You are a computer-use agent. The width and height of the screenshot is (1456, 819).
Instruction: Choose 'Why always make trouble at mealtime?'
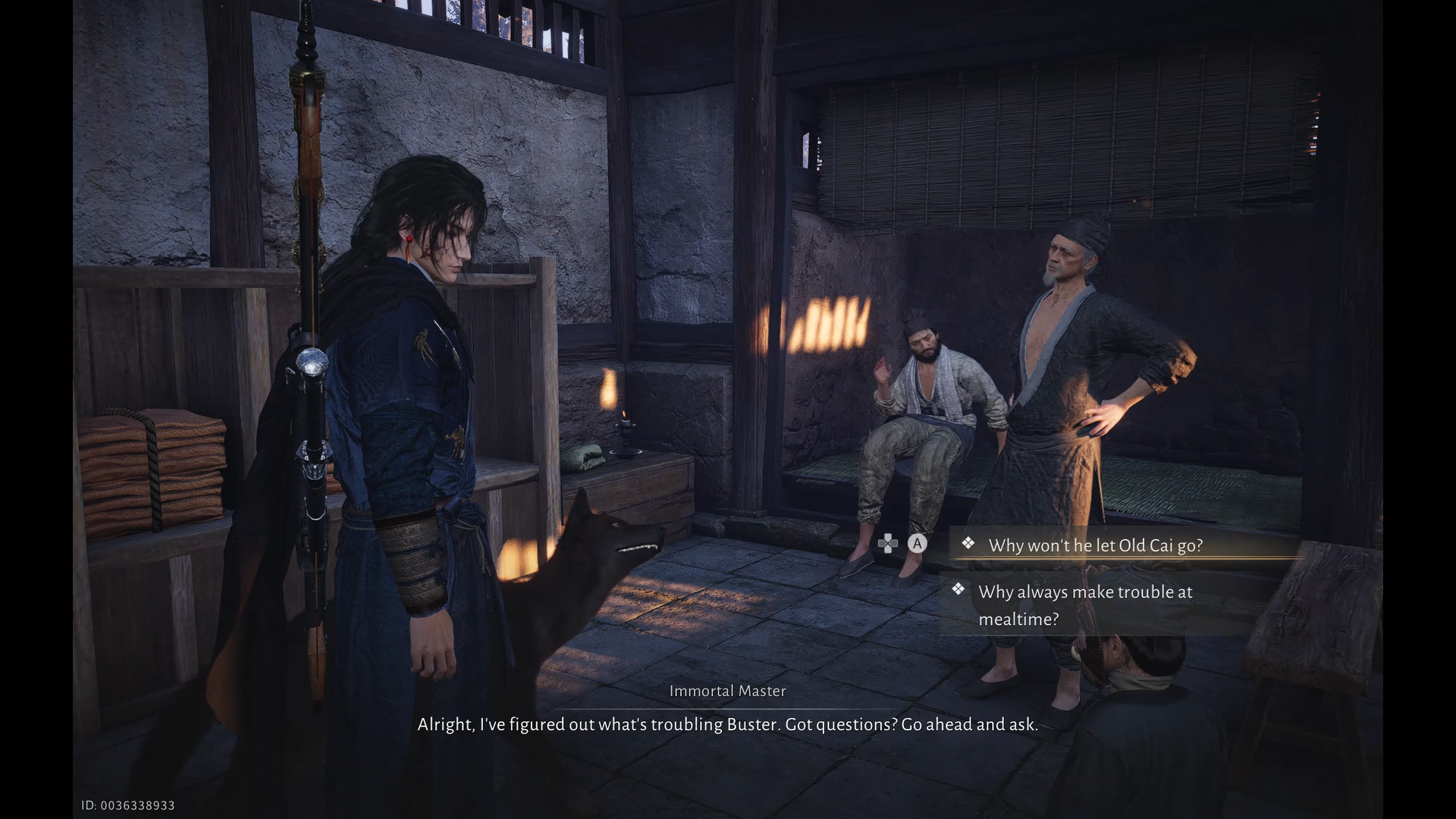click(1084, 605)
